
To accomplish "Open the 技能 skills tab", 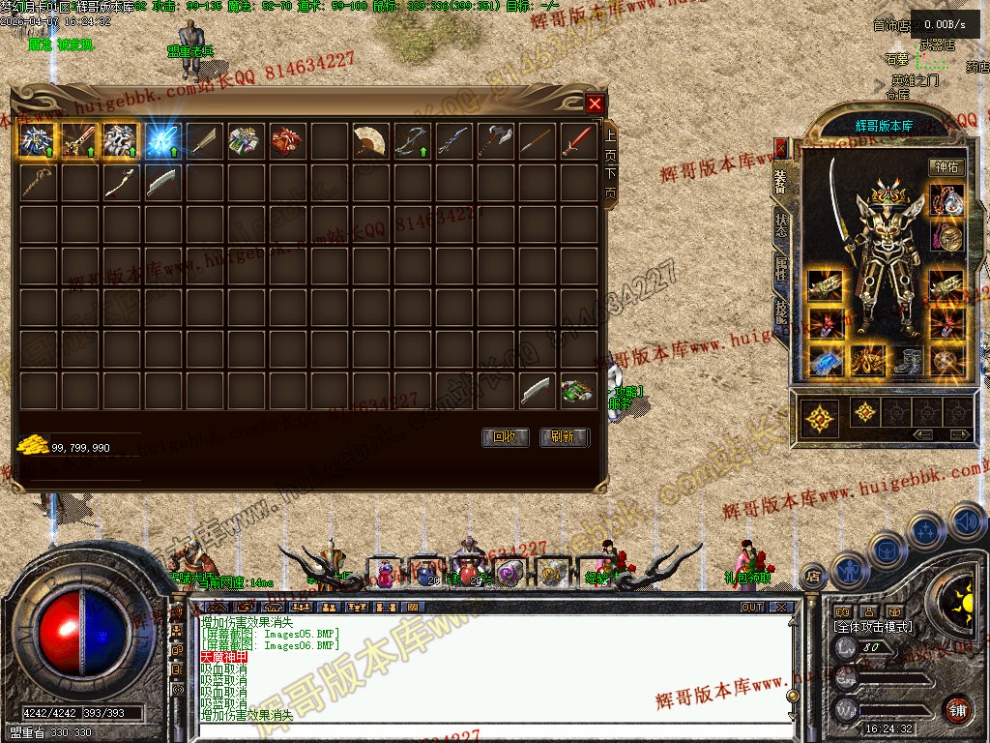I will tap(780, 312).
